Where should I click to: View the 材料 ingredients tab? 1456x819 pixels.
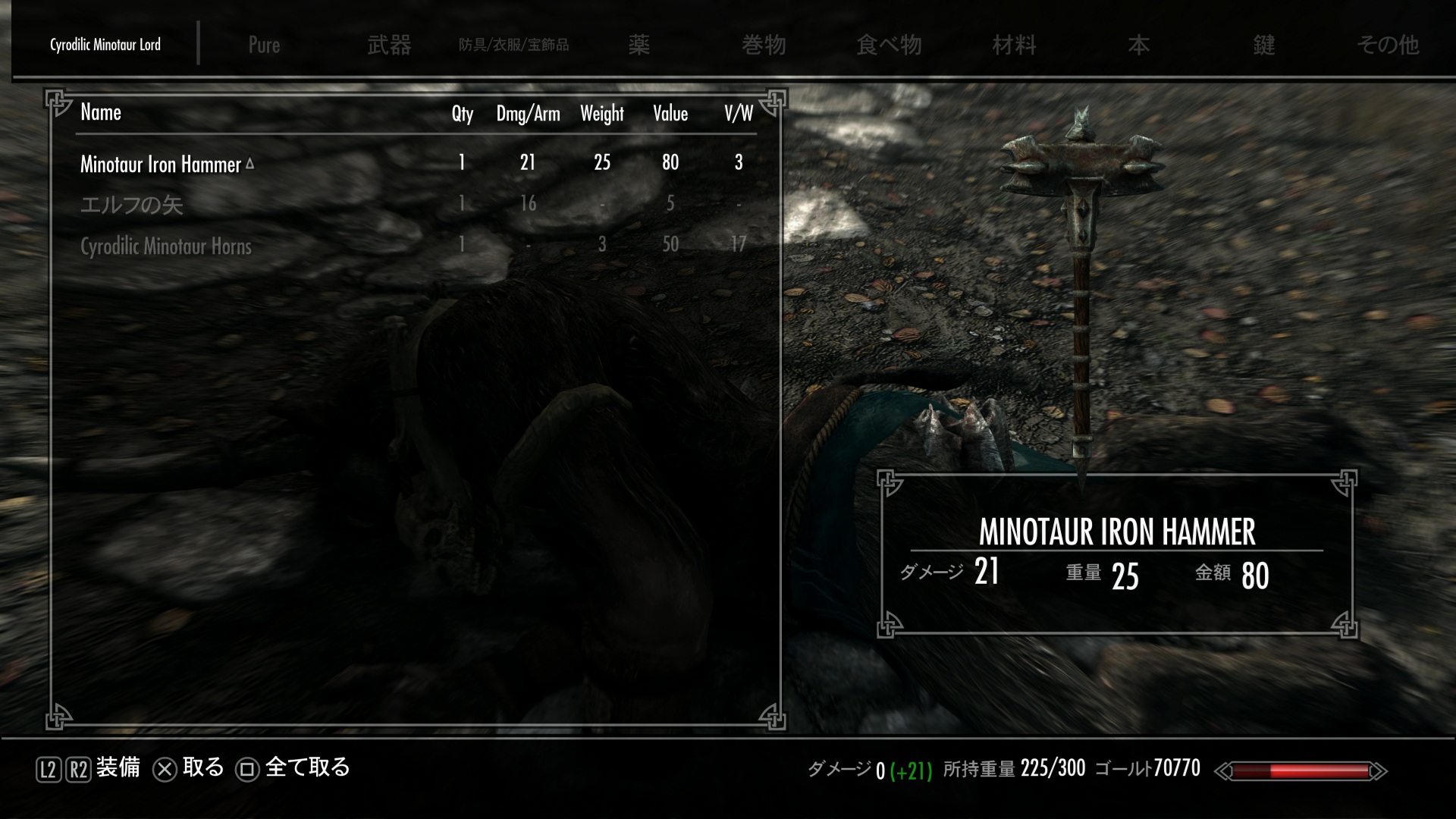(1014, 45)
